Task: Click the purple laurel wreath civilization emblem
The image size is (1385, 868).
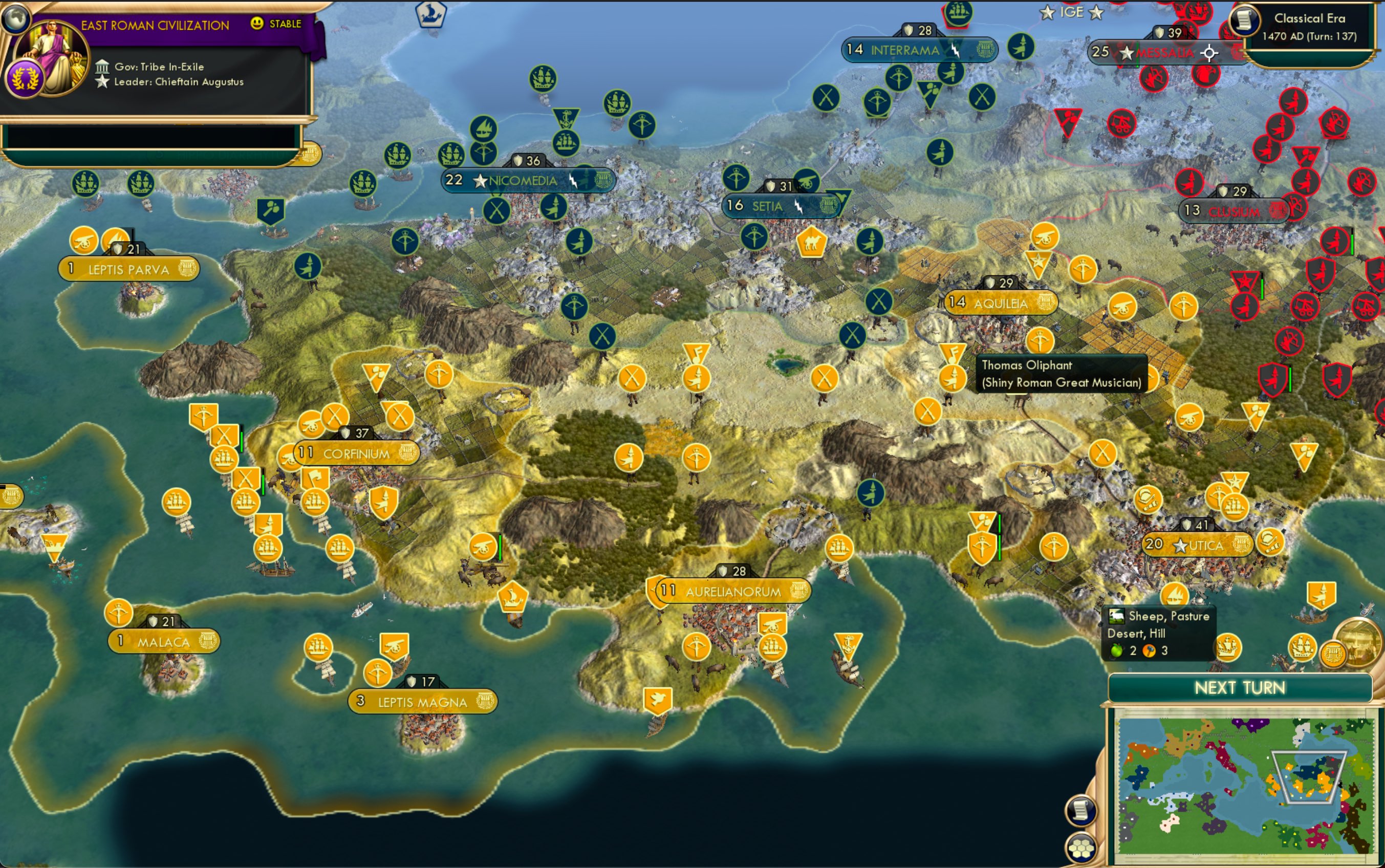Action: (25, 79)
